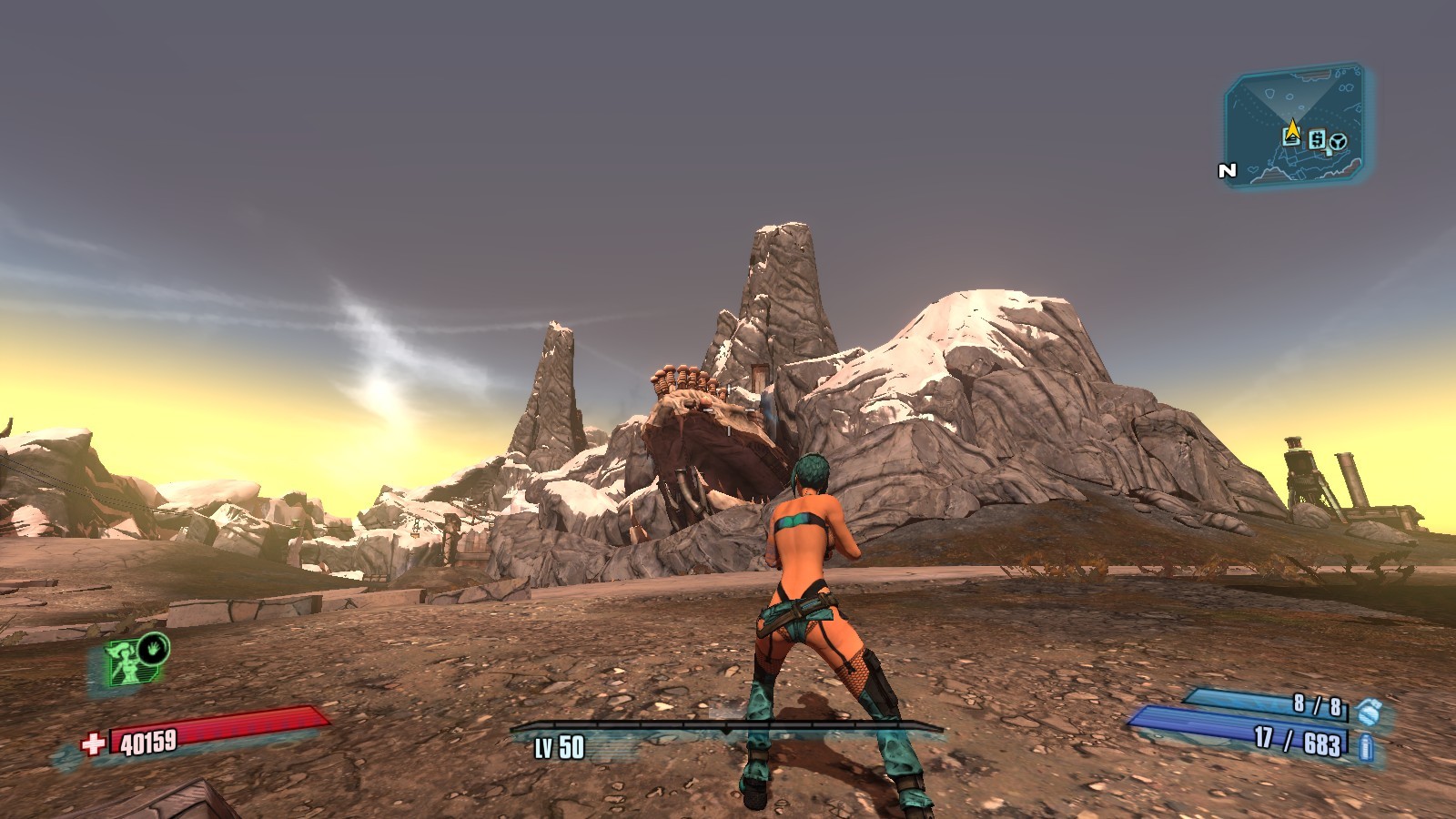Click the green character portrait icon
Screen dimensions: 1456x819
pos(123,662)
